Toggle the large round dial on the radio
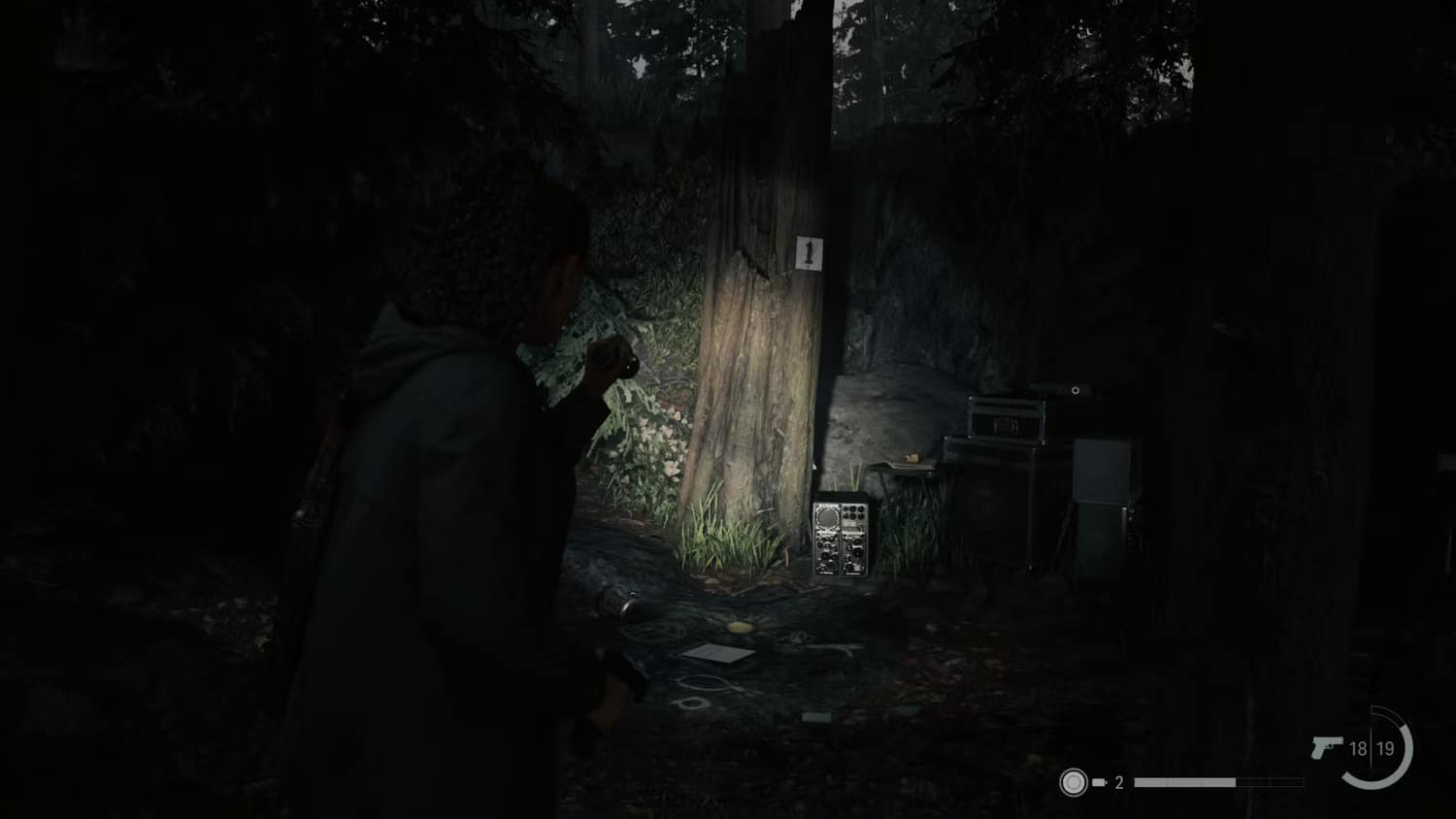The width and height of the screenshot is (1456, 819). pos(827,517)
